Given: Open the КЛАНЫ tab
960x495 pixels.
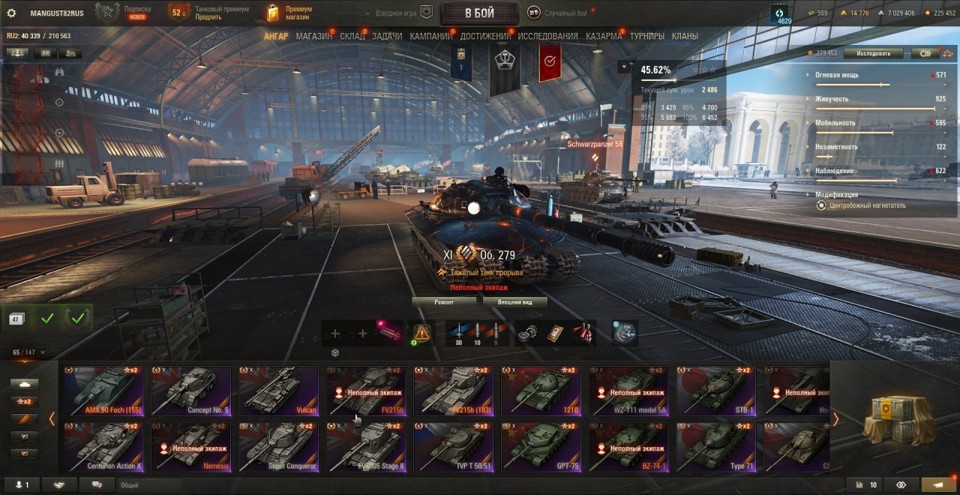Looking at the screenshot, I should [x=685, y=36].
